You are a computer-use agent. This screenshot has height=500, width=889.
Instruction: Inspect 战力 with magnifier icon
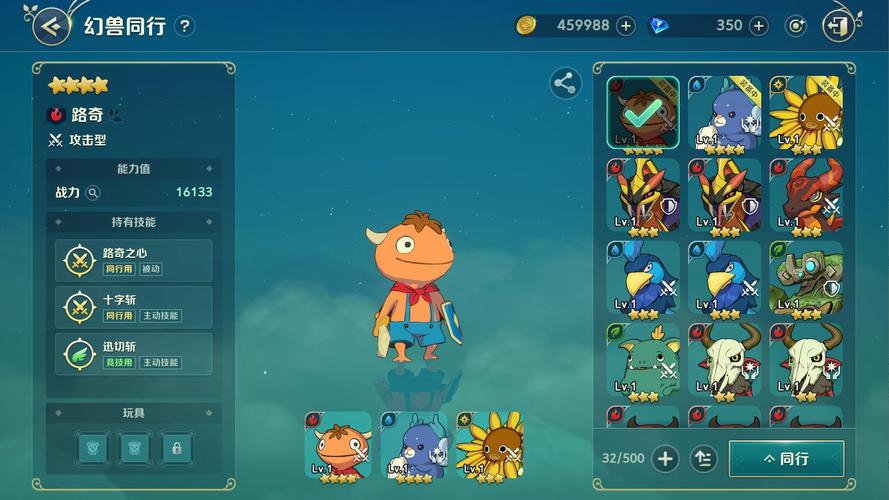click(93, 192)
